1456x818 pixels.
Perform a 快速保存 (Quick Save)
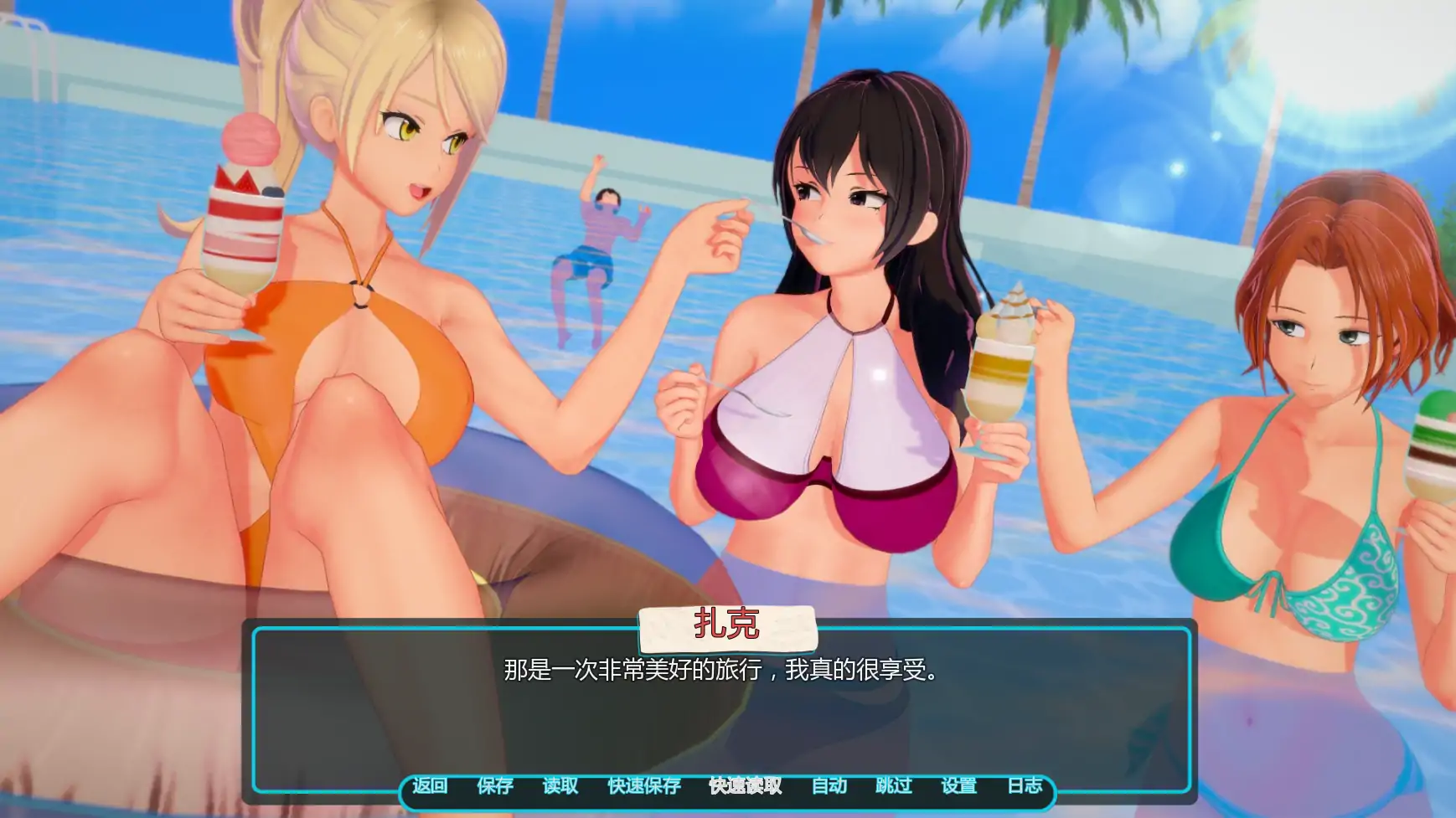click(642, 787)
